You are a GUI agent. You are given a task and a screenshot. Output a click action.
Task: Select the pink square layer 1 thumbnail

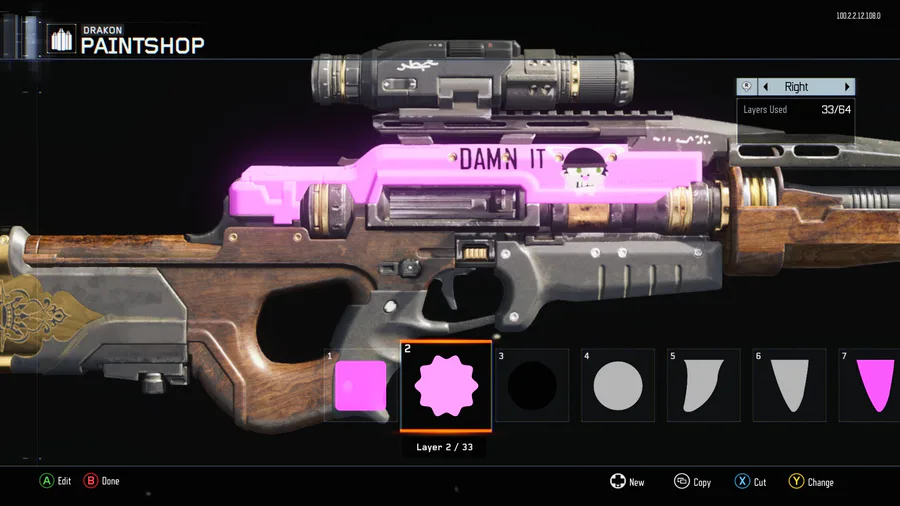click(x=359, y=386)
